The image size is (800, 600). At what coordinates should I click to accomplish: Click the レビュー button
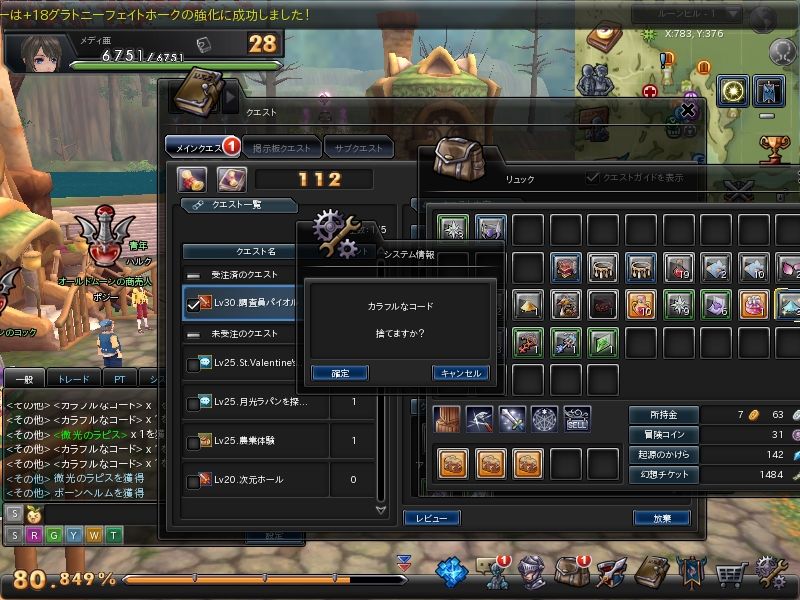click(431, 518)
